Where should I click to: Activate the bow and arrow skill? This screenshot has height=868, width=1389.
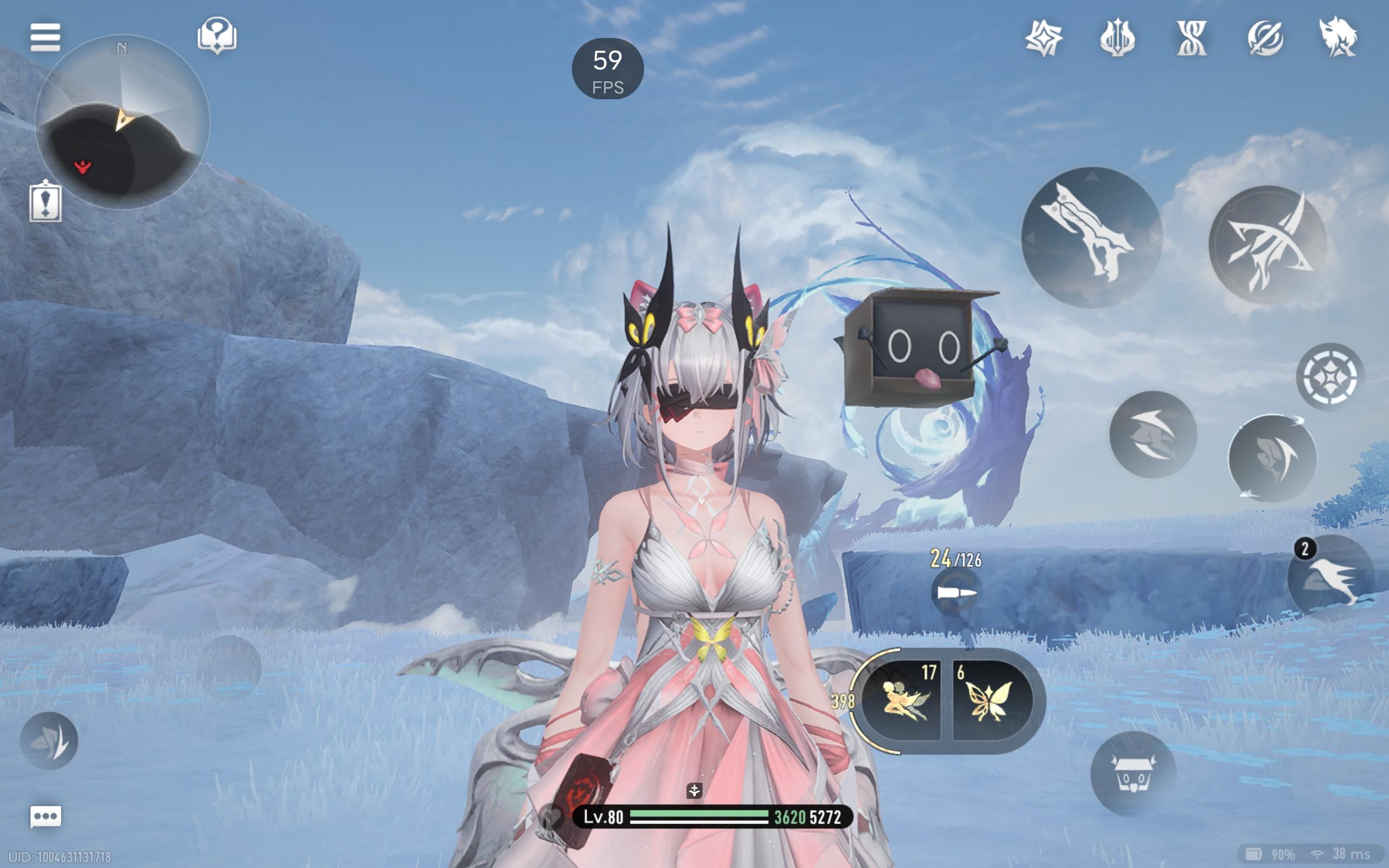1267,245
